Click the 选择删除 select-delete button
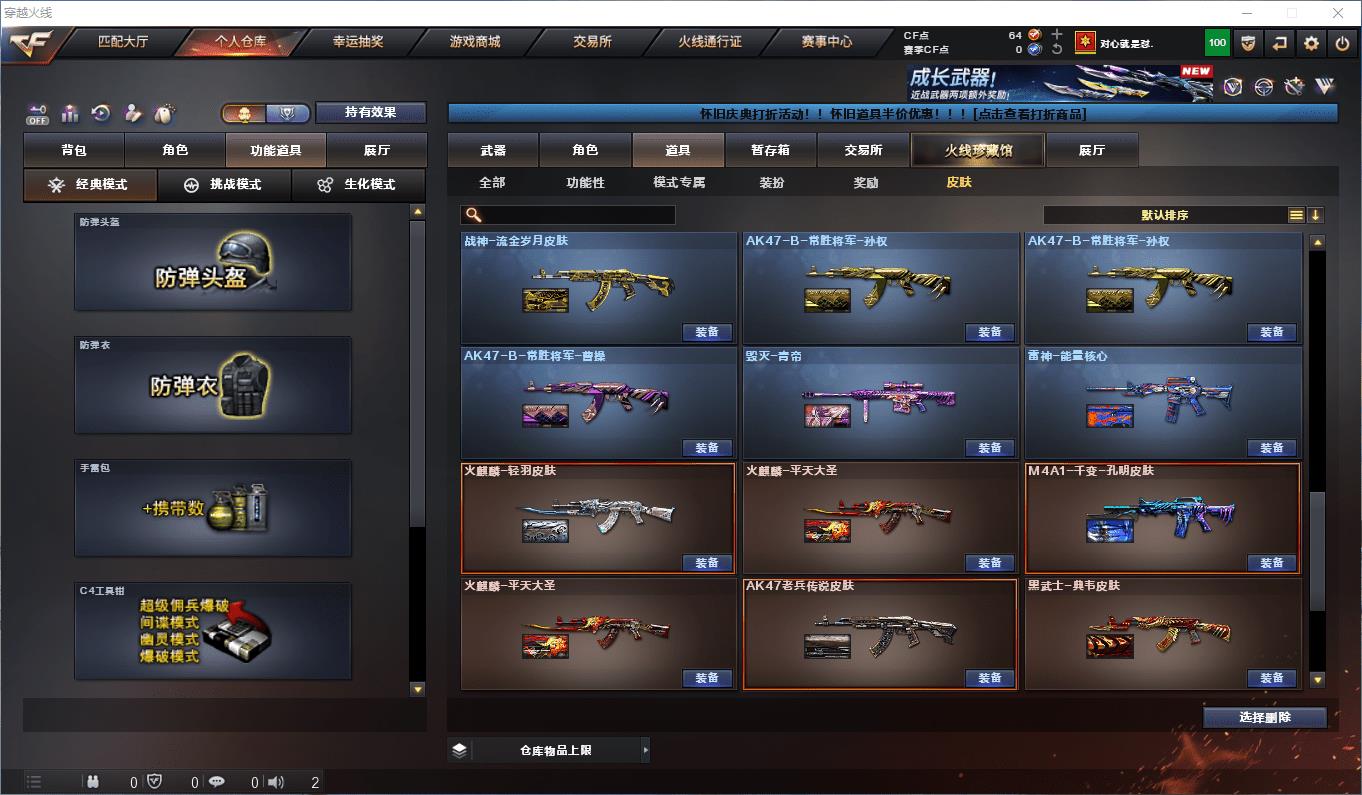Viewport: 1362px width, 795px height. pyautogui.click(x=1264, y=717)
